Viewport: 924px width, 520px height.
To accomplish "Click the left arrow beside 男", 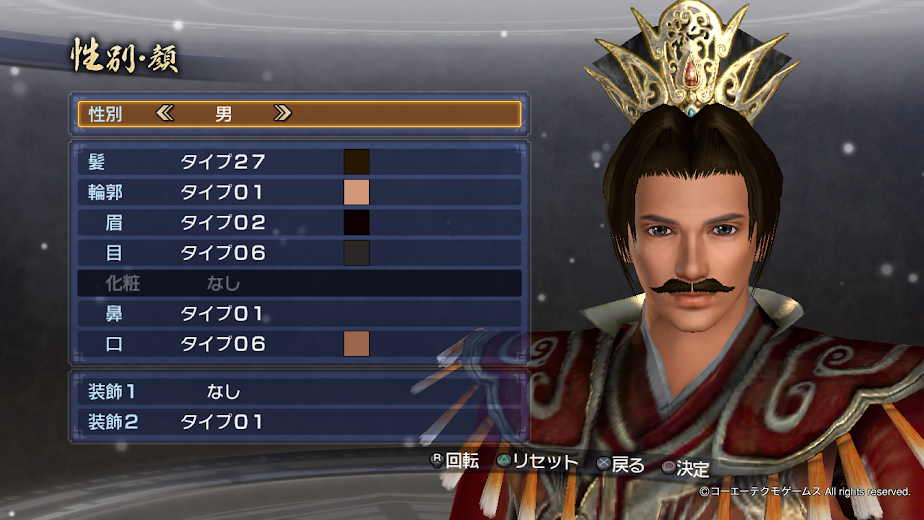I will (165, 114).
